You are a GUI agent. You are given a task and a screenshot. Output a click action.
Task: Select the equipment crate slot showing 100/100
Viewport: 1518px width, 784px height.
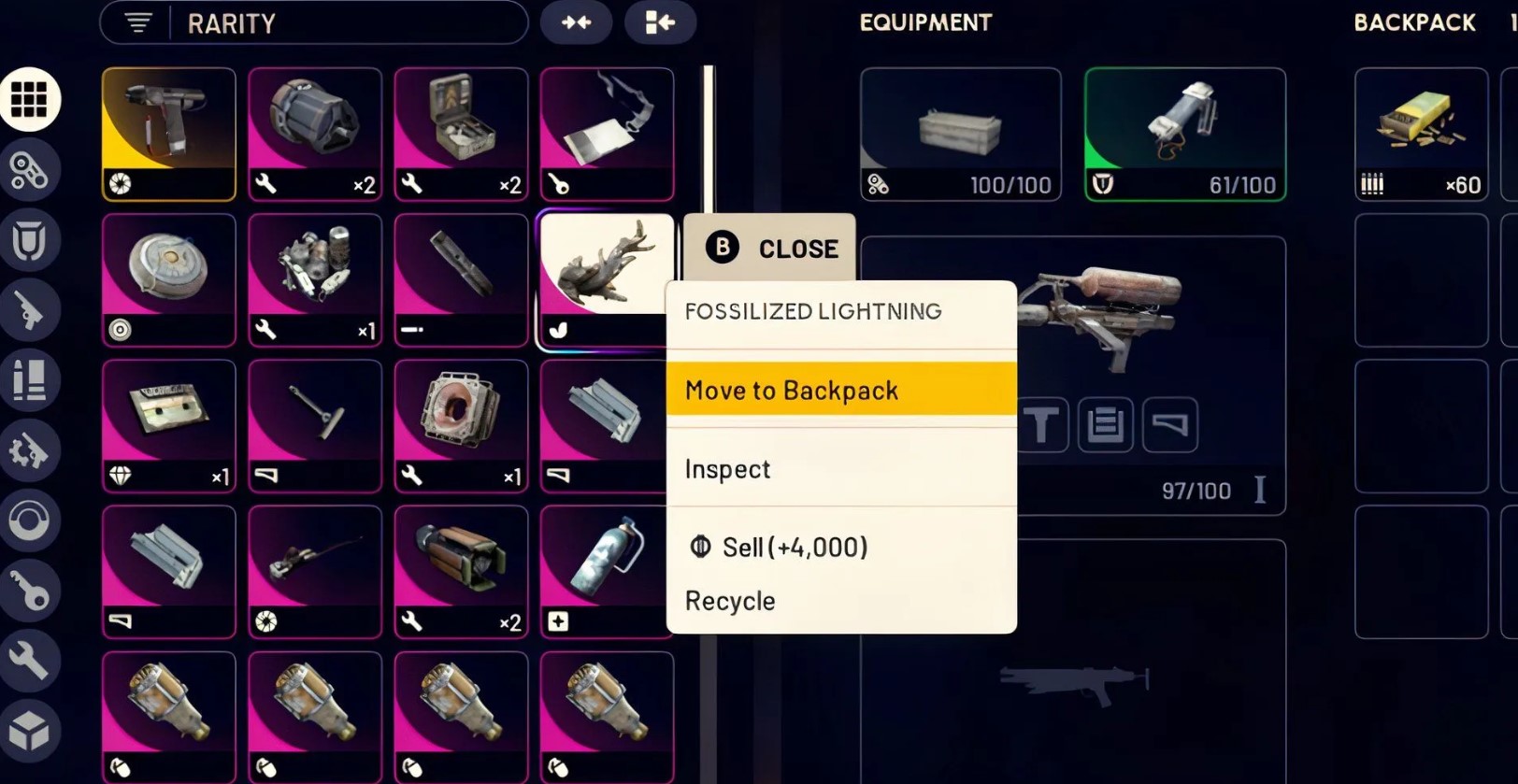[960, 134]
